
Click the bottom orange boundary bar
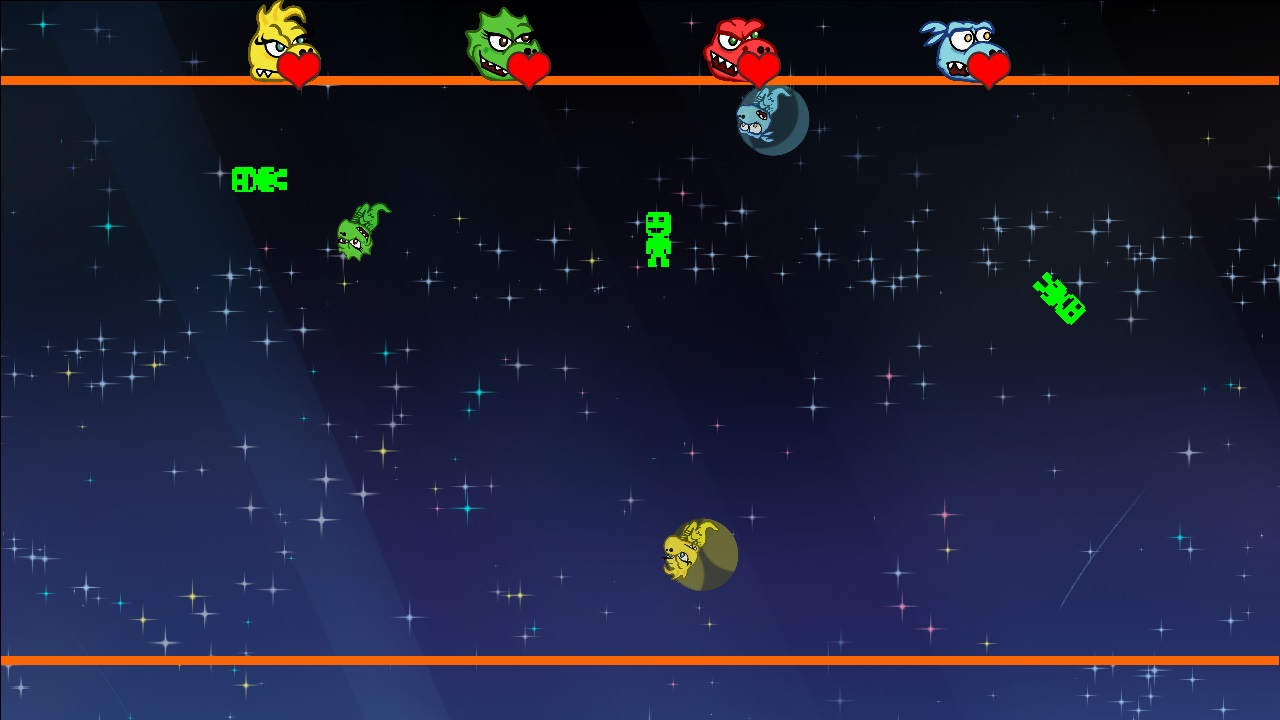pyautogui.click(x=640, y=662)
